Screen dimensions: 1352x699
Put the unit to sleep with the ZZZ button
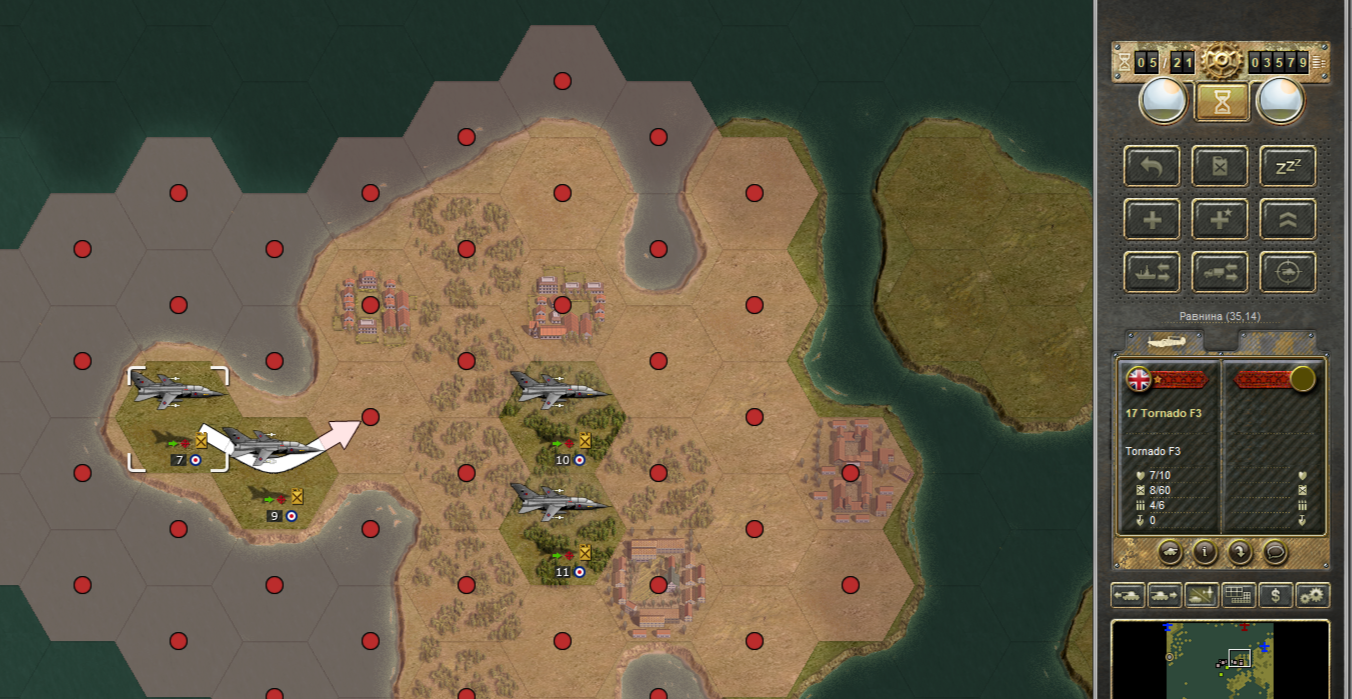1287,166
